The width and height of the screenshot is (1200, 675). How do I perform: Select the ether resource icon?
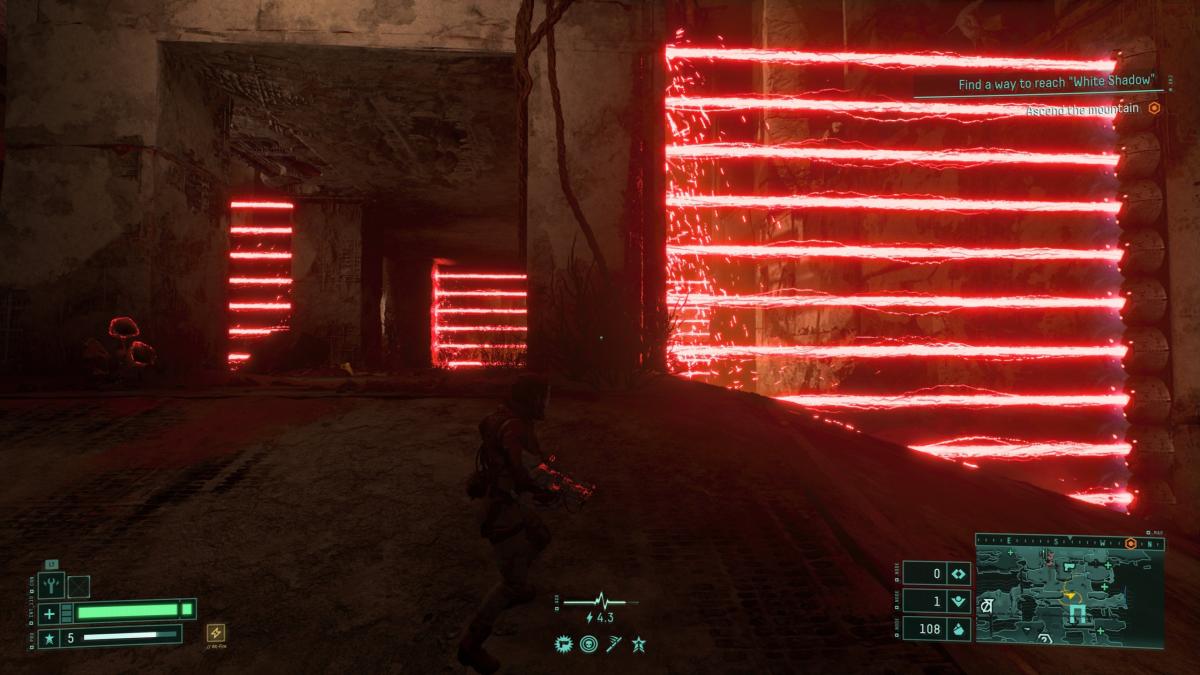(957, 601)
